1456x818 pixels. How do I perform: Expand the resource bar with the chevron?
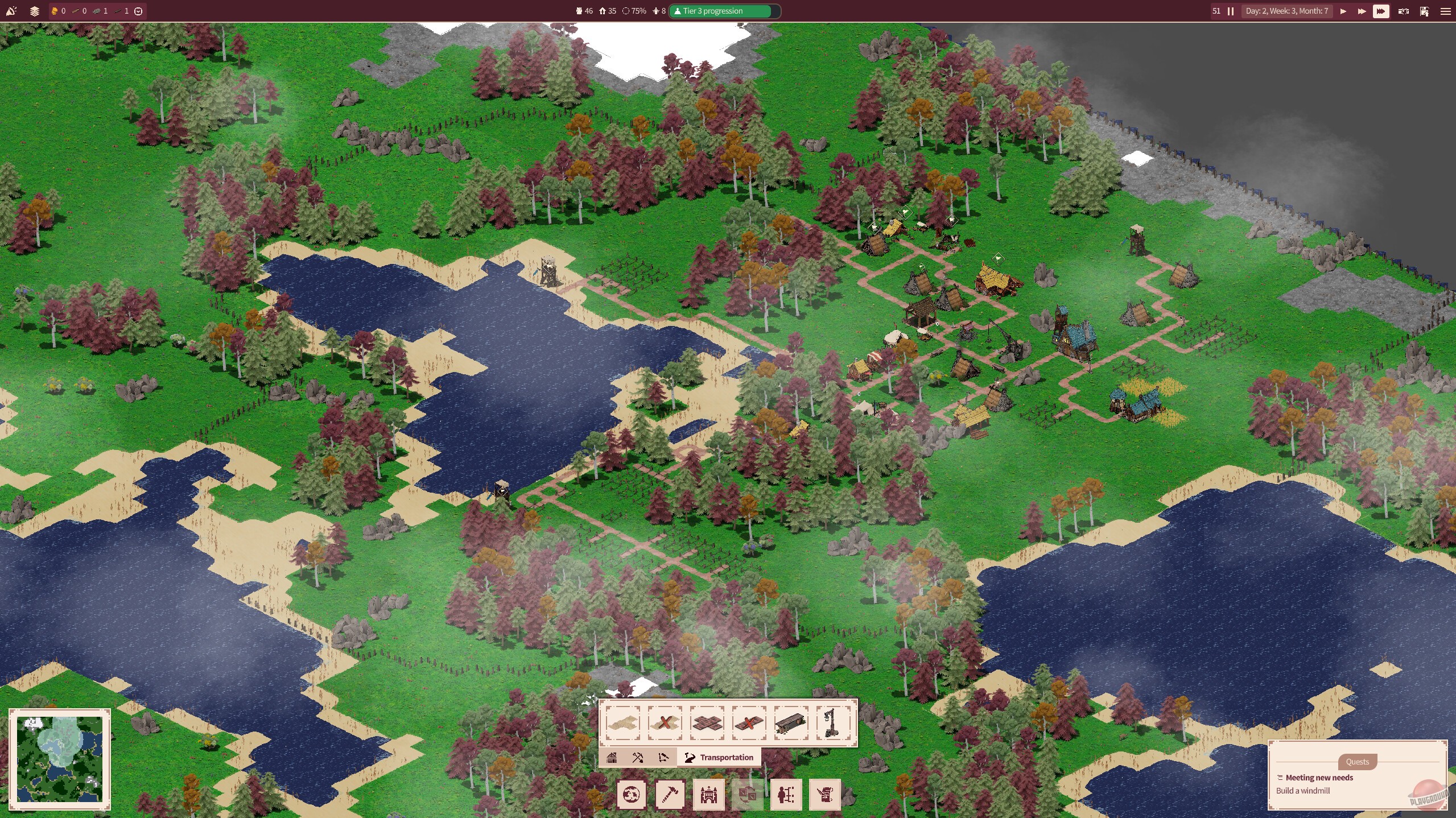pyautogui.click(x=139, y=11)
